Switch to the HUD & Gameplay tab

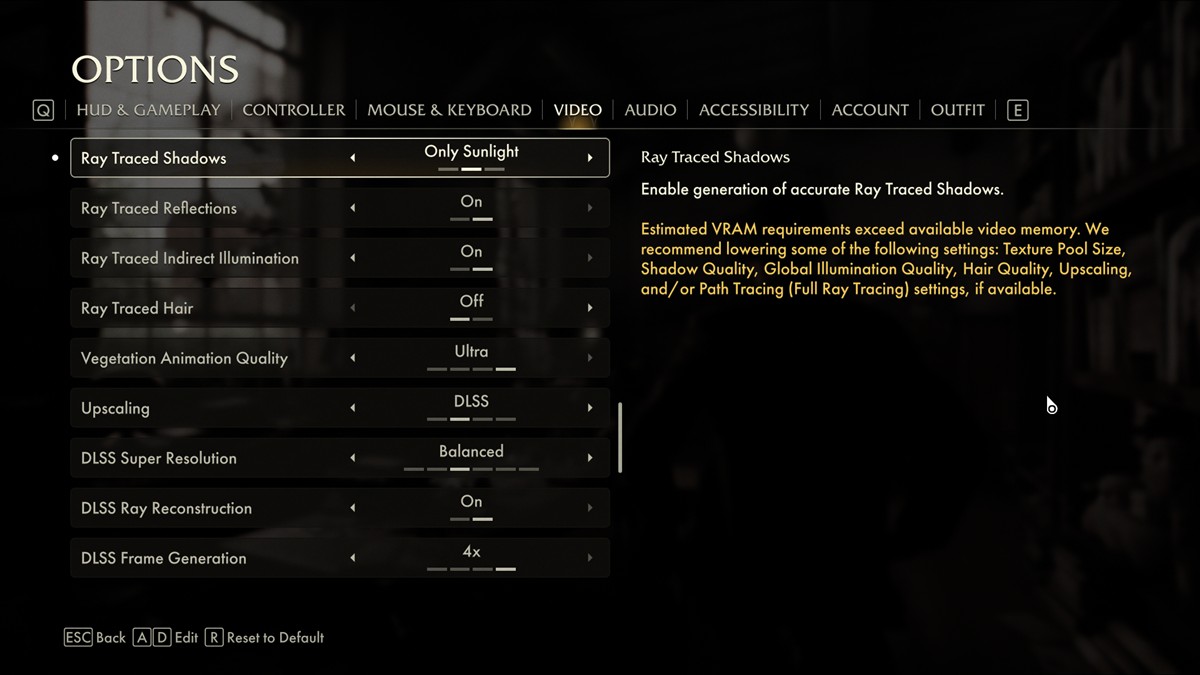148,110
